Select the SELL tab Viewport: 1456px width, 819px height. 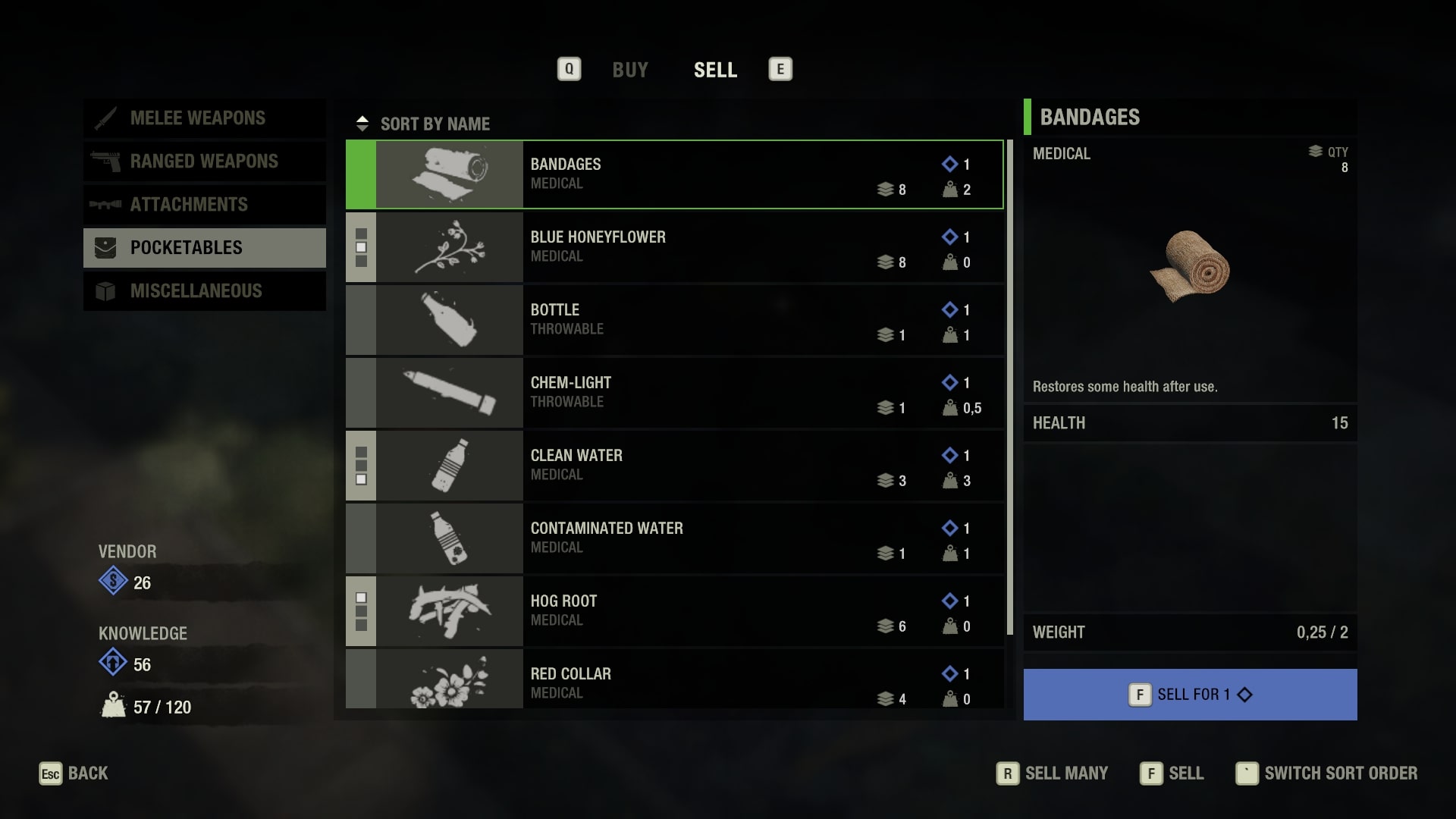[x=715, y=70]
